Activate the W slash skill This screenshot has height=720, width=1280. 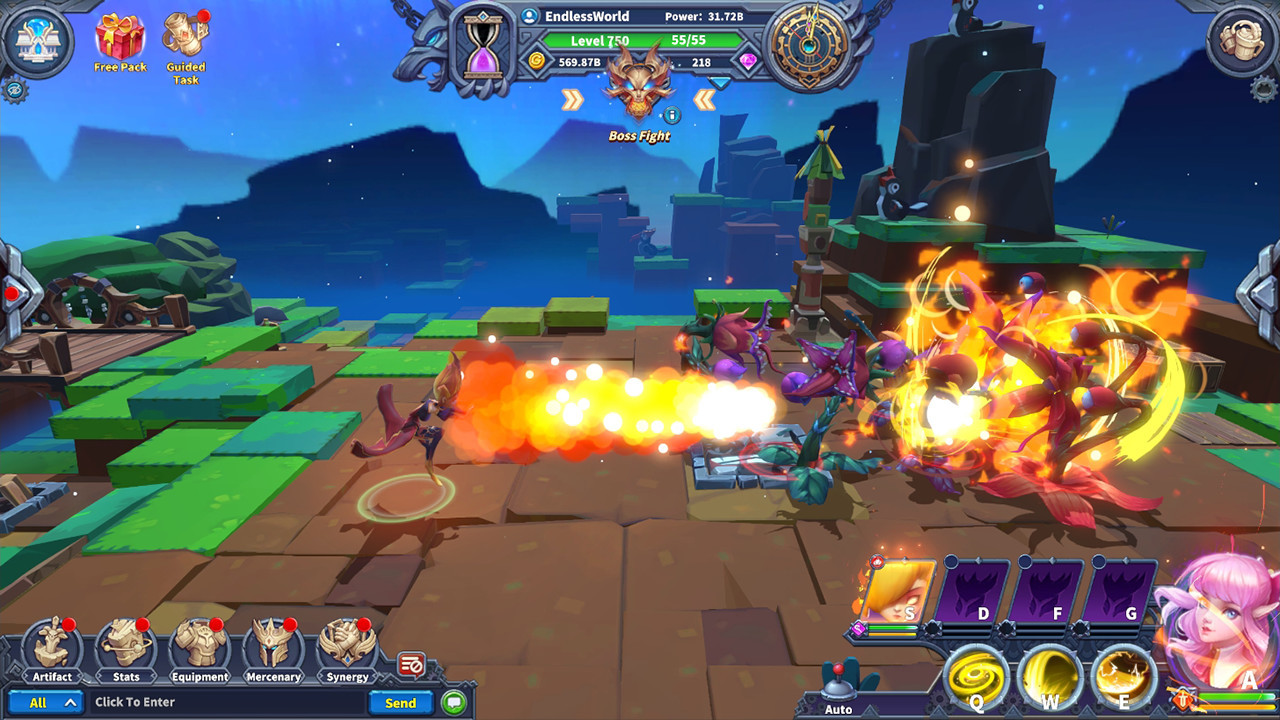(1049, 677)
